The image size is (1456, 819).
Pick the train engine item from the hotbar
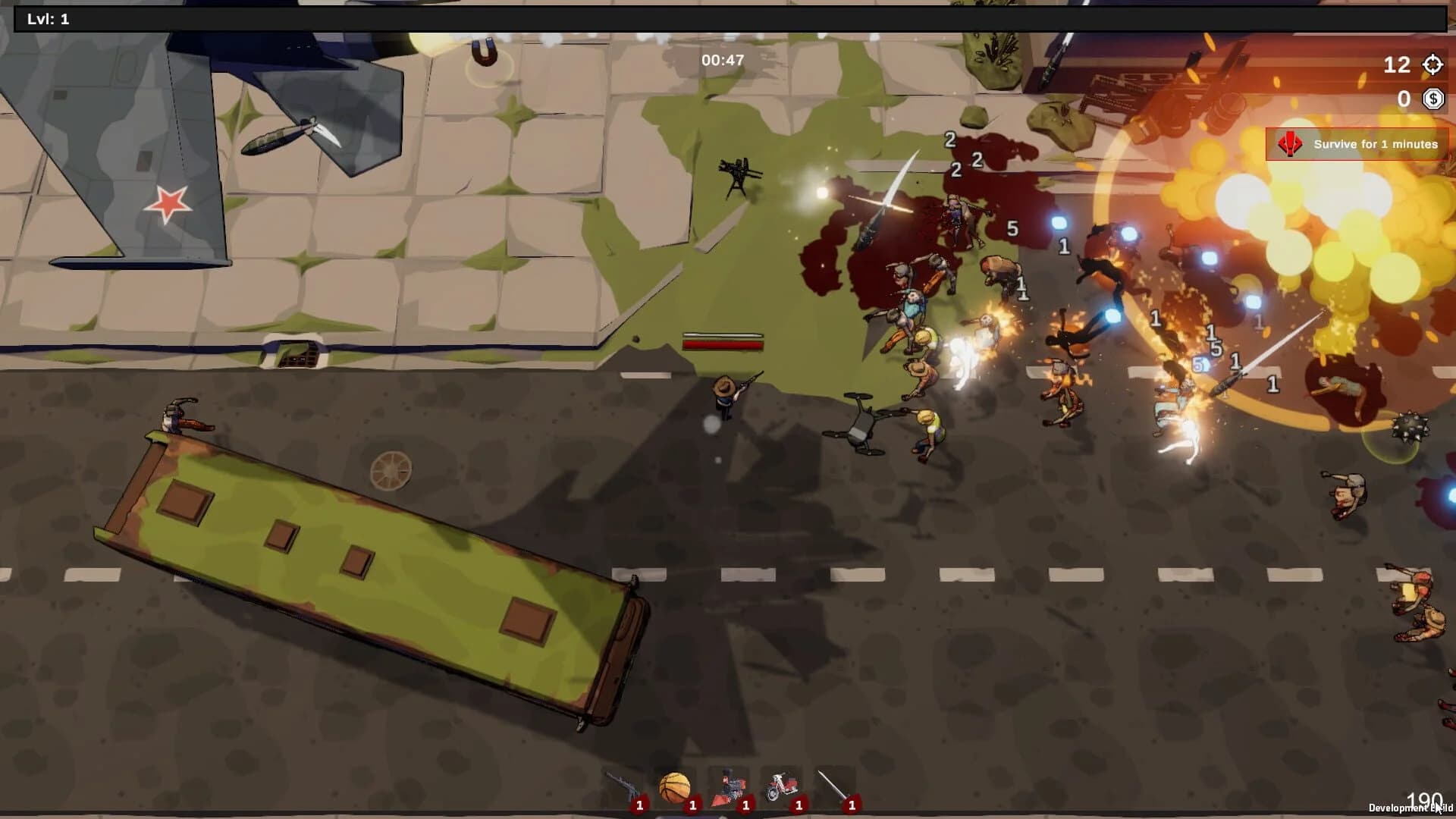[x=730, y=785]
